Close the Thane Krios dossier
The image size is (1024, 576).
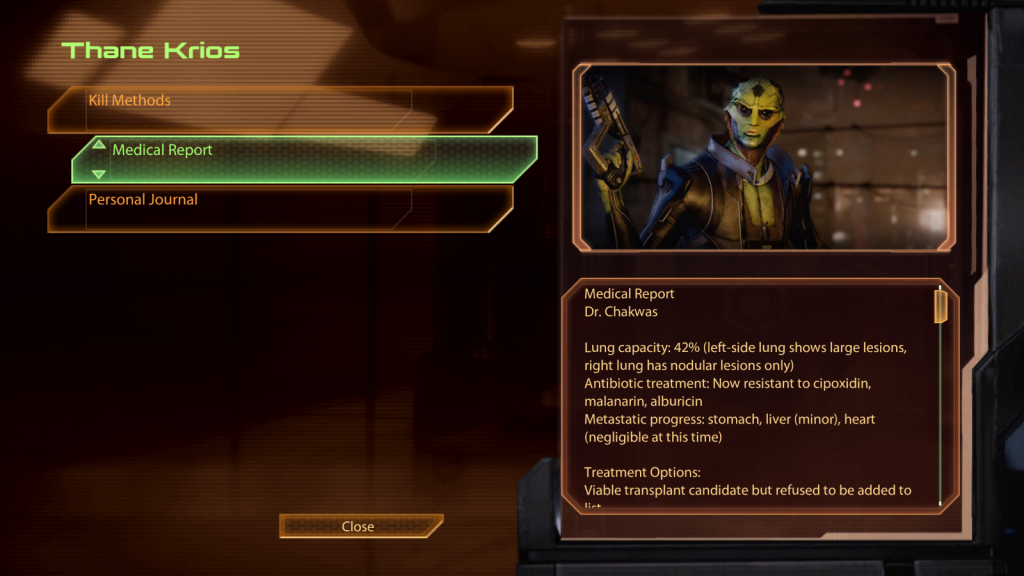(358, 527)
